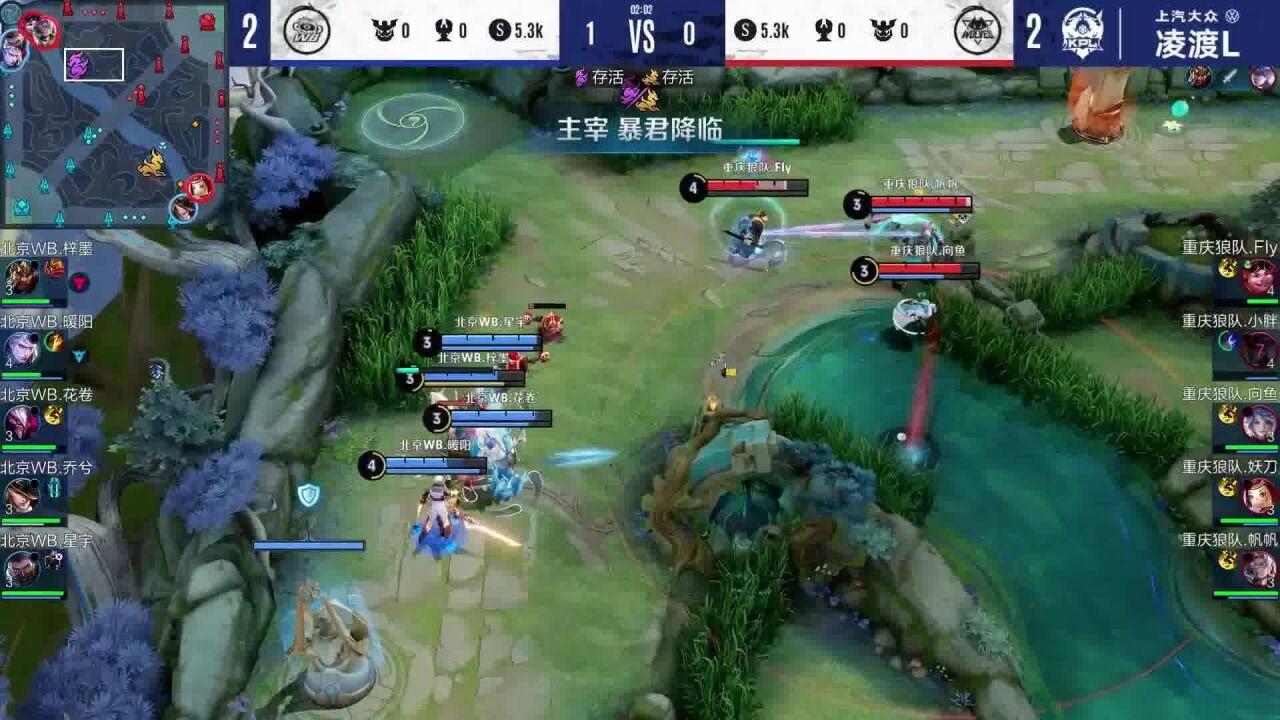Select 北京WB.暖阳 player portrait
The image size is (1280, 720).
coord(22,349)
